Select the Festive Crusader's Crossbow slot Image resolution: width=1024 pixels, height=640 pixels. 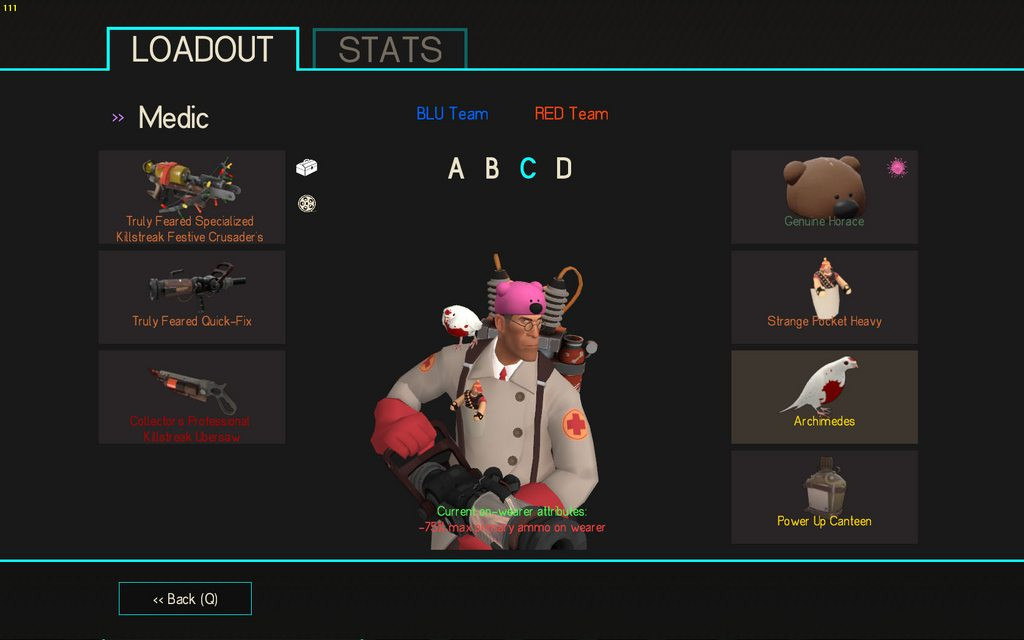pos(191,197)
